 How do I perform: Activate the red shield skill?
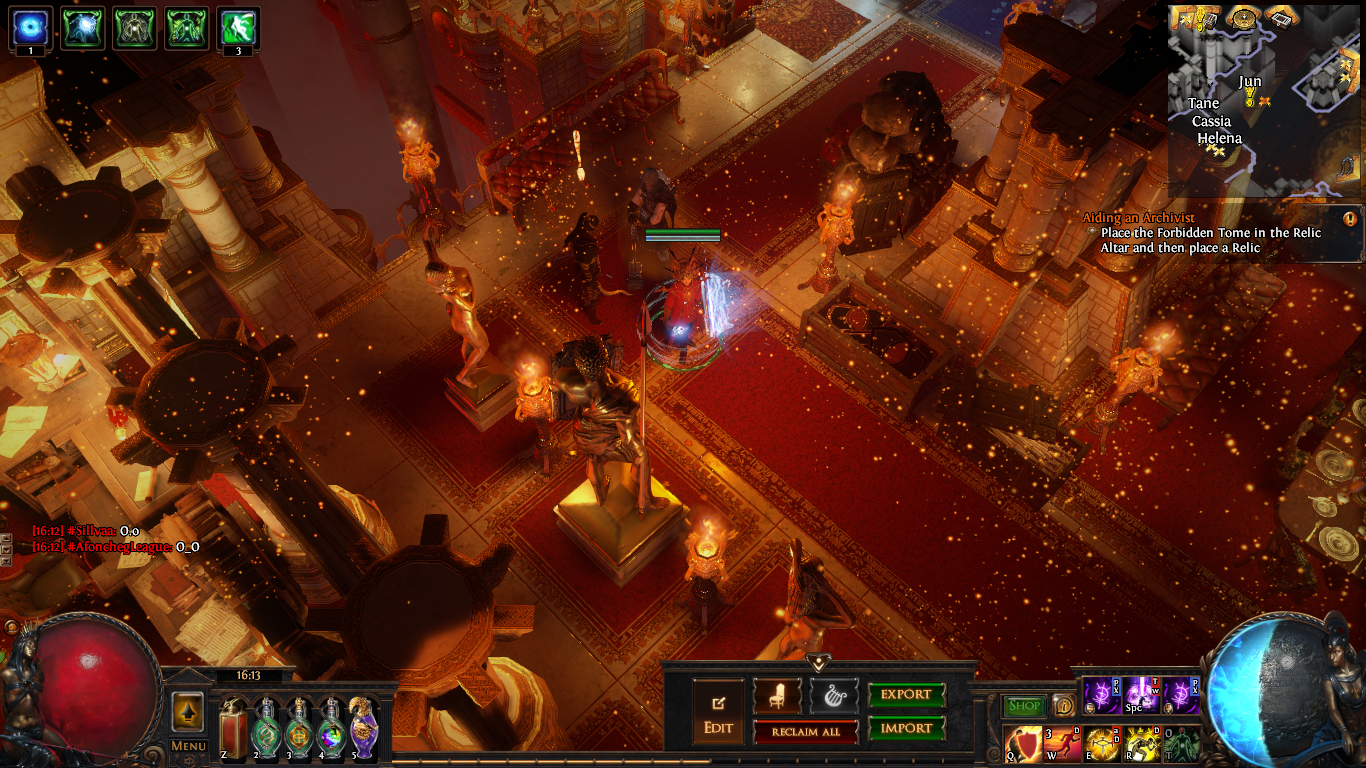[1023, 745]
